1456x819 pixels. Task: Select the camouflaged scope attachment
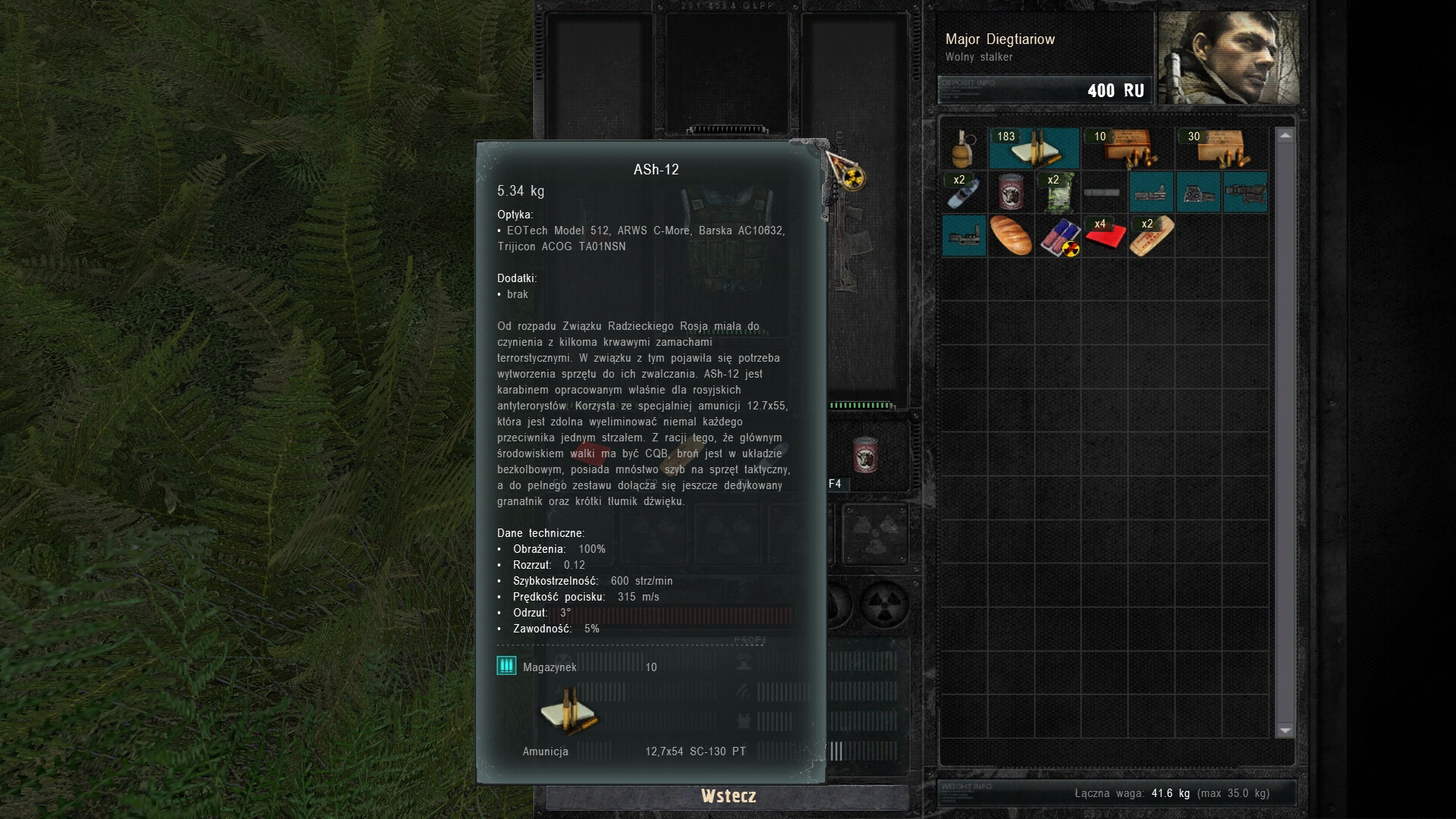click(x=1245, y=193)
